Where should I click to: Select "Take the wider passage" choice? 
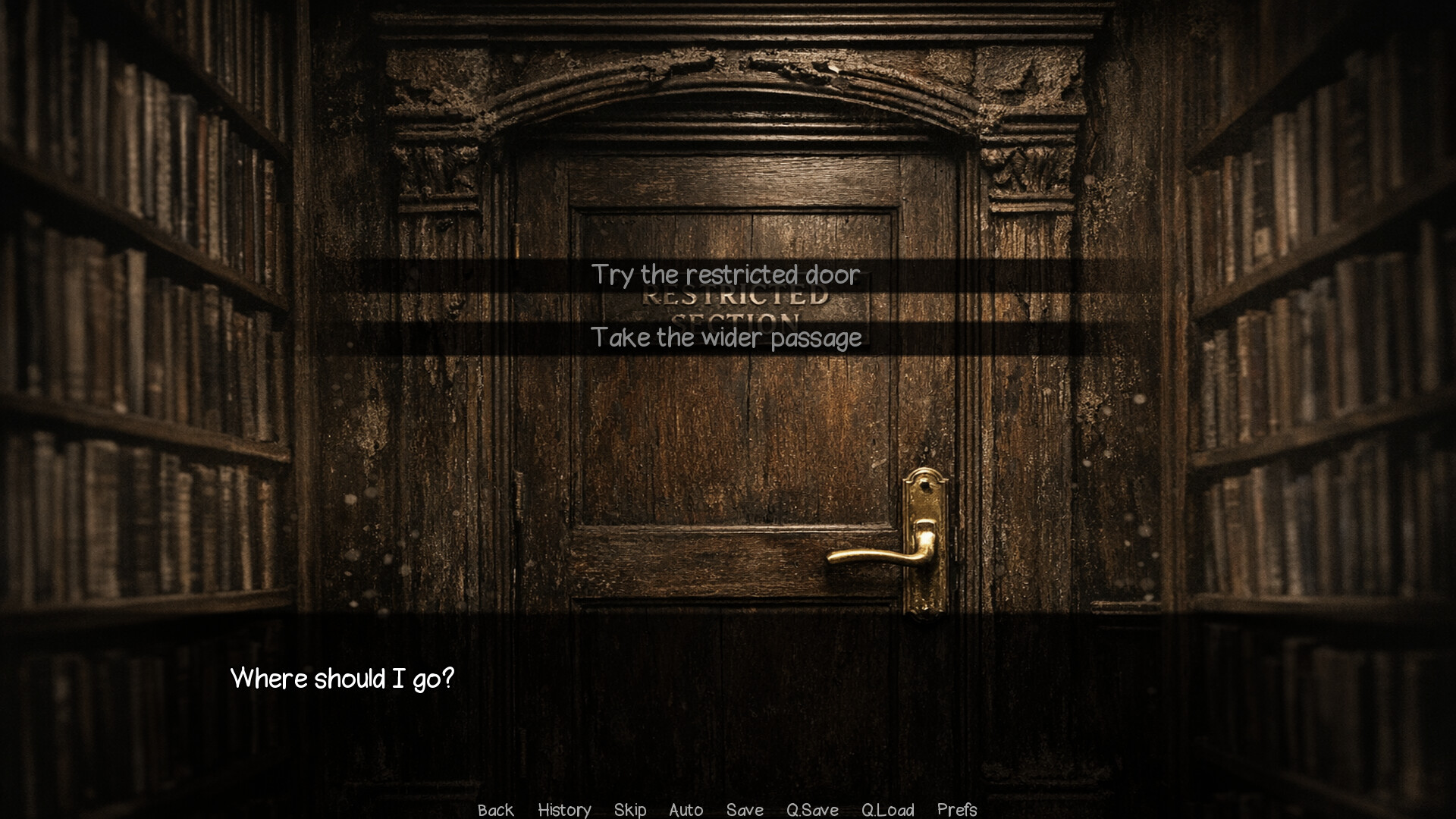(x=726, y=337)
